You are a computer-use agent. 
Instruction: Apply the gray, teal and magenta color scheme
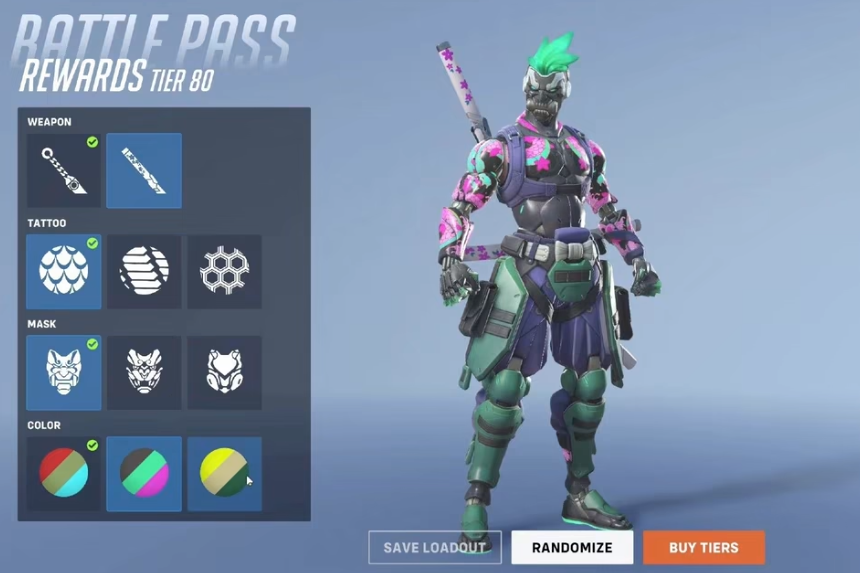(144, 474)
